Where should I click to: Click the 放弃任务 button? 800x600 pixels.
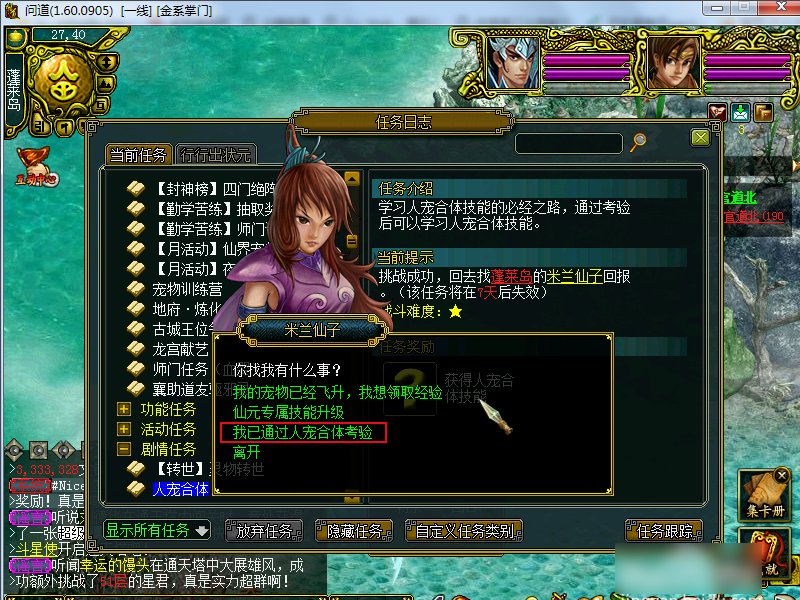click(264, 531)
